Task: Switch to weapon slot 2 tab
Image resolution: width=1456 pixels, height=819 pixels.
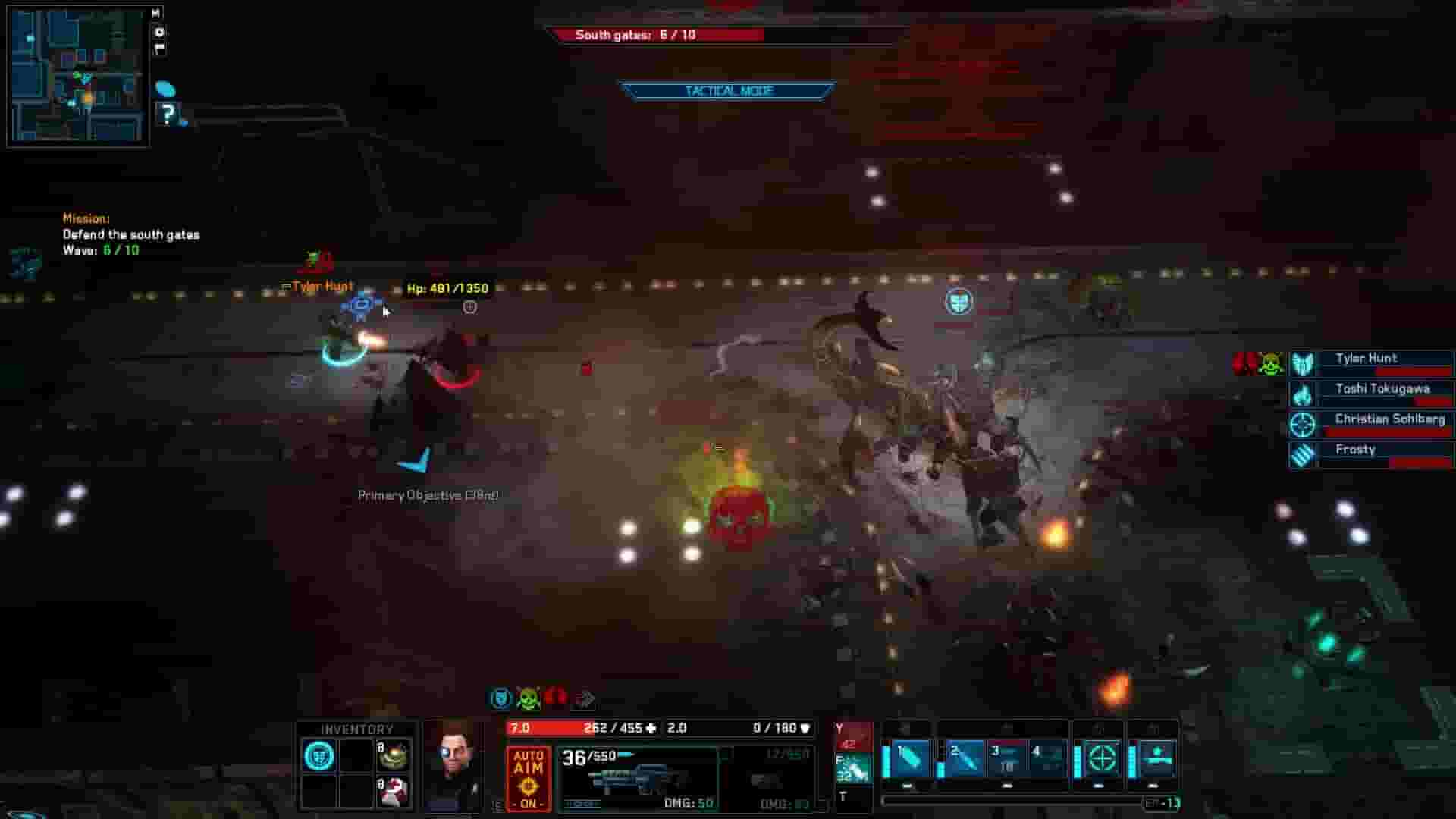Action: point(965,758)
